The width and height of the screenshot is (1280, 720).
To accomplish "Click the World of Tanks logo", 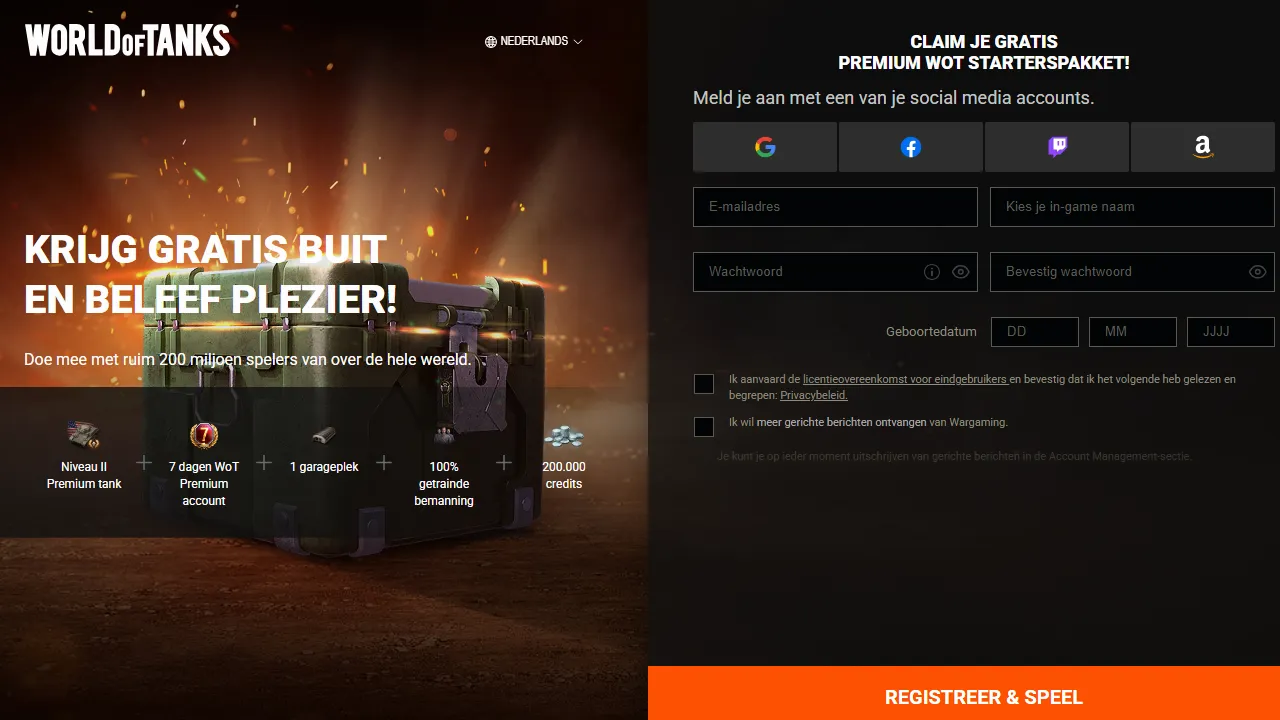I will tap(128, 41).
